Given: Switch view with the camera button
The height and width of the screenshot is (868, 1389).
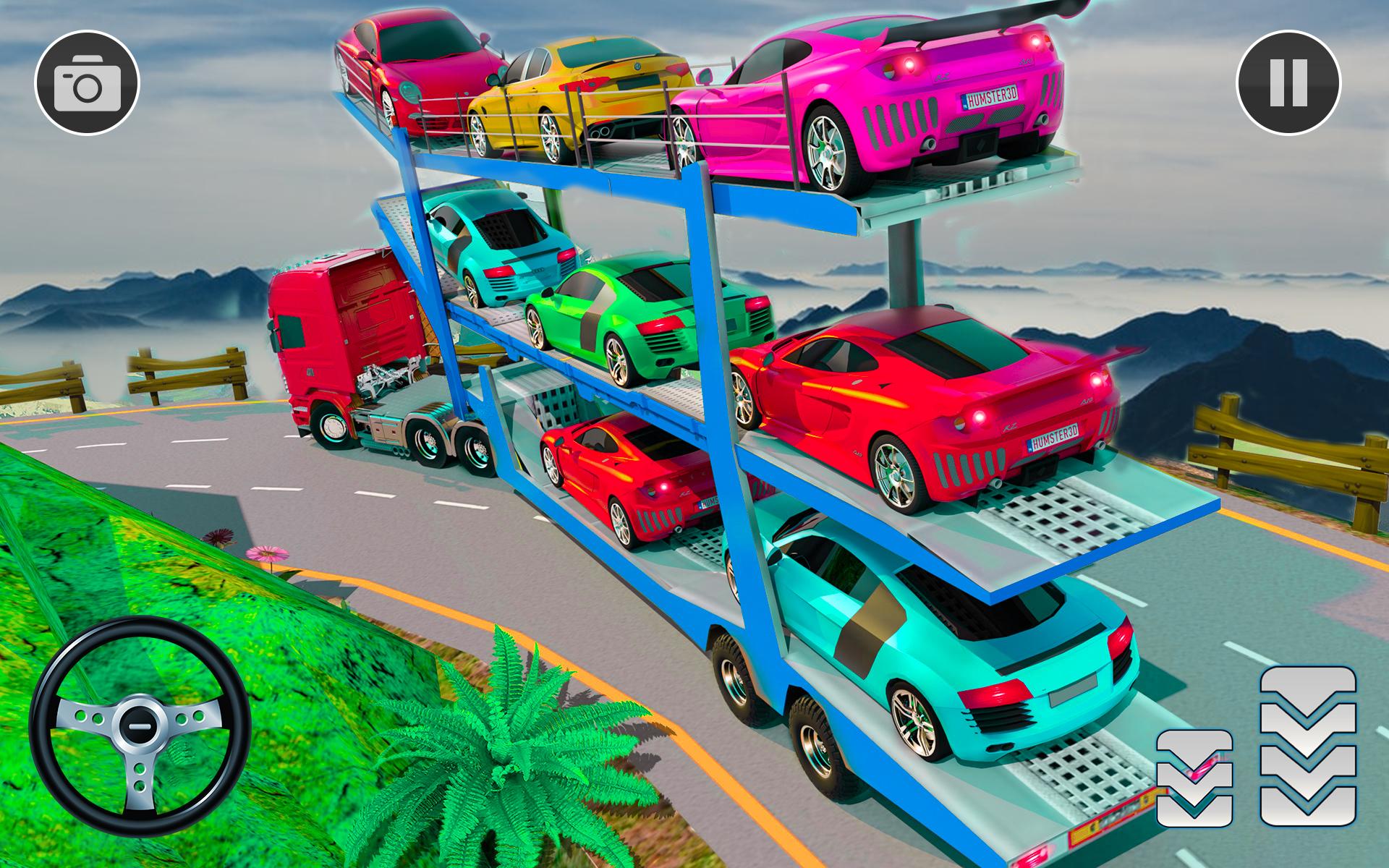Looking at the screenshot, I should pyautogui.click(x=87, y=83).
